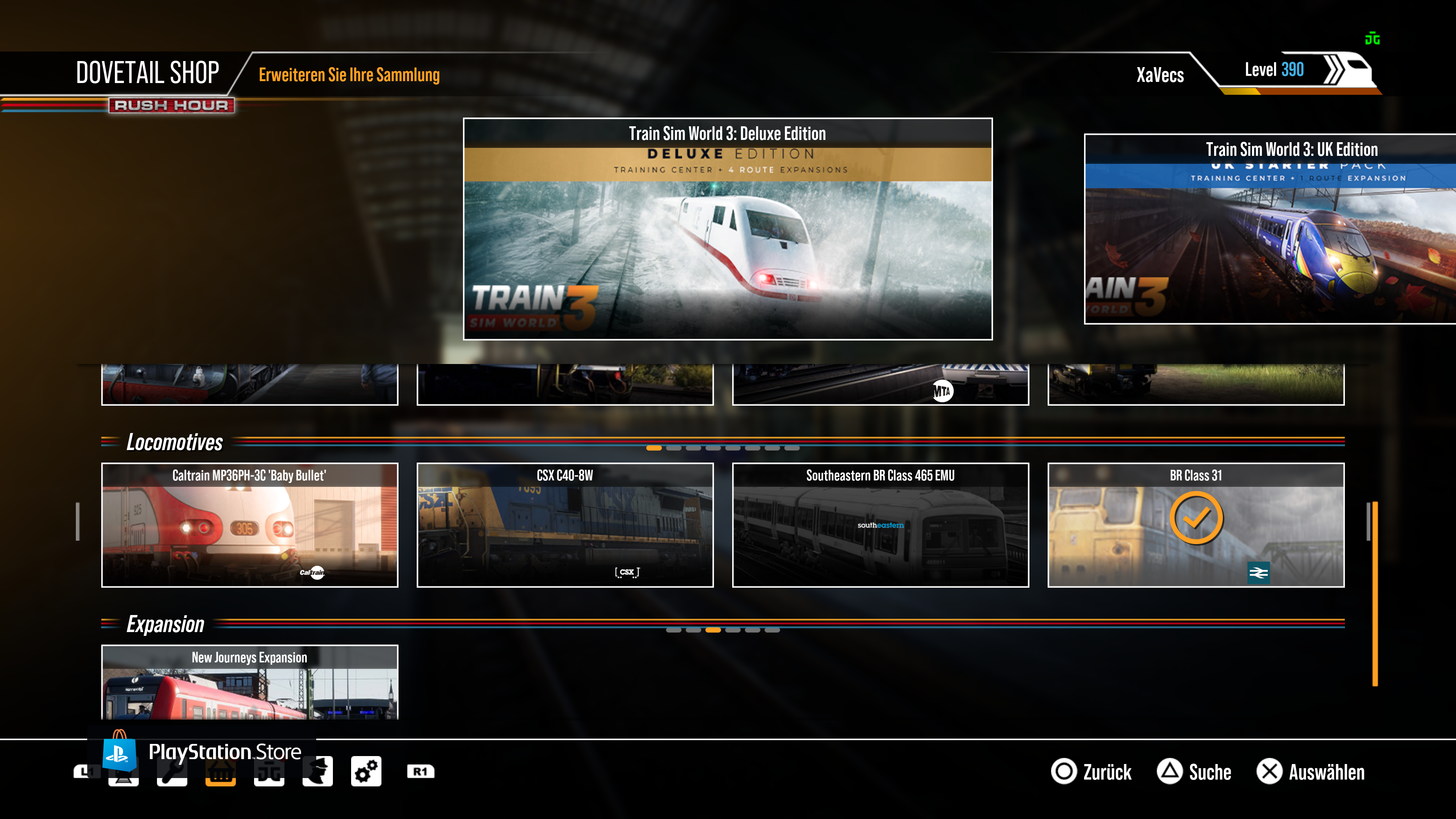This screenshot has width=1456, height=819.
Task: Open search with the Suche button
Action: (1194, 772)
